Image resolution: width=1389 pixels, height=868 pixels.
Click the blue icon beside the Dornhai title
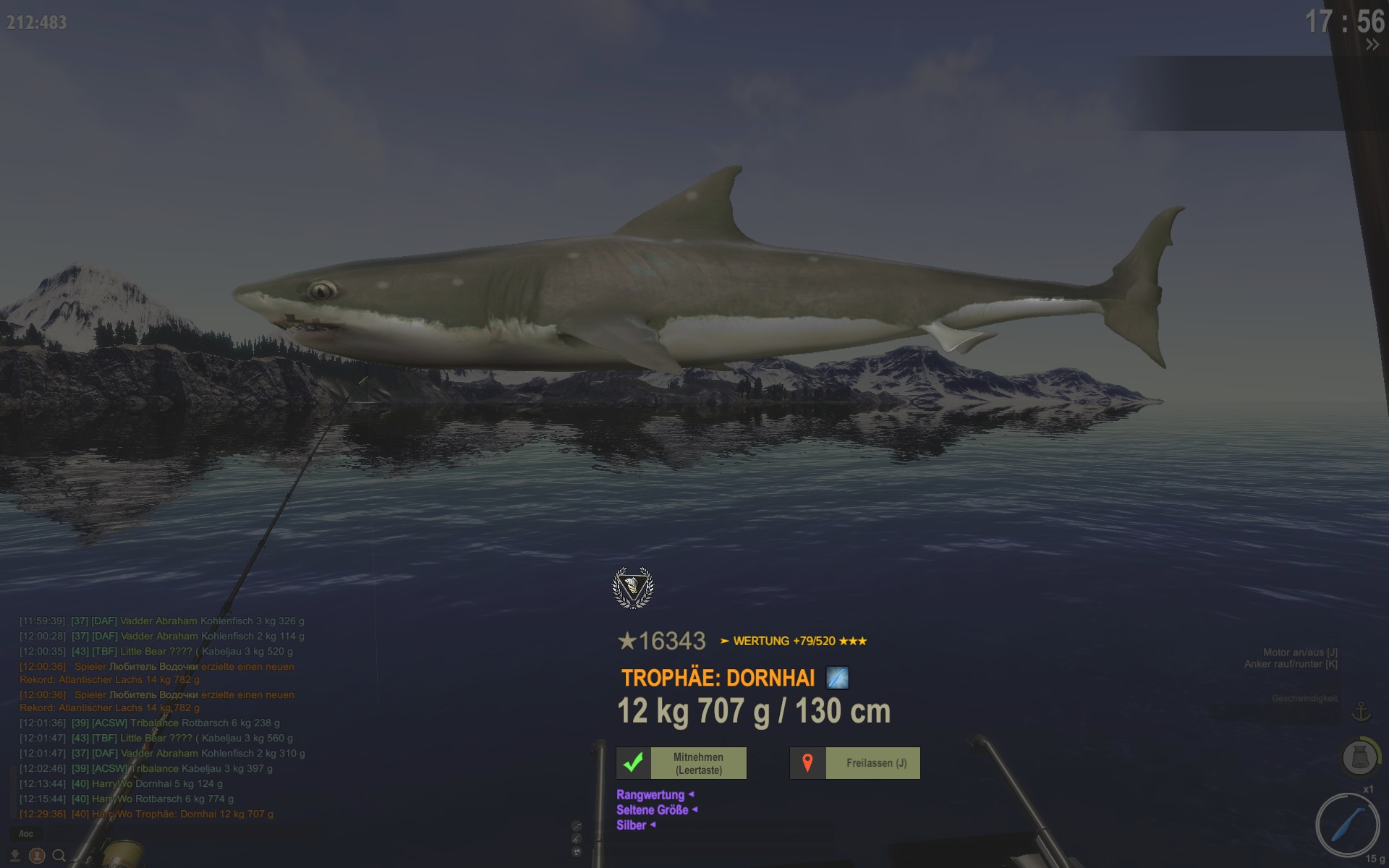point(837,678)
